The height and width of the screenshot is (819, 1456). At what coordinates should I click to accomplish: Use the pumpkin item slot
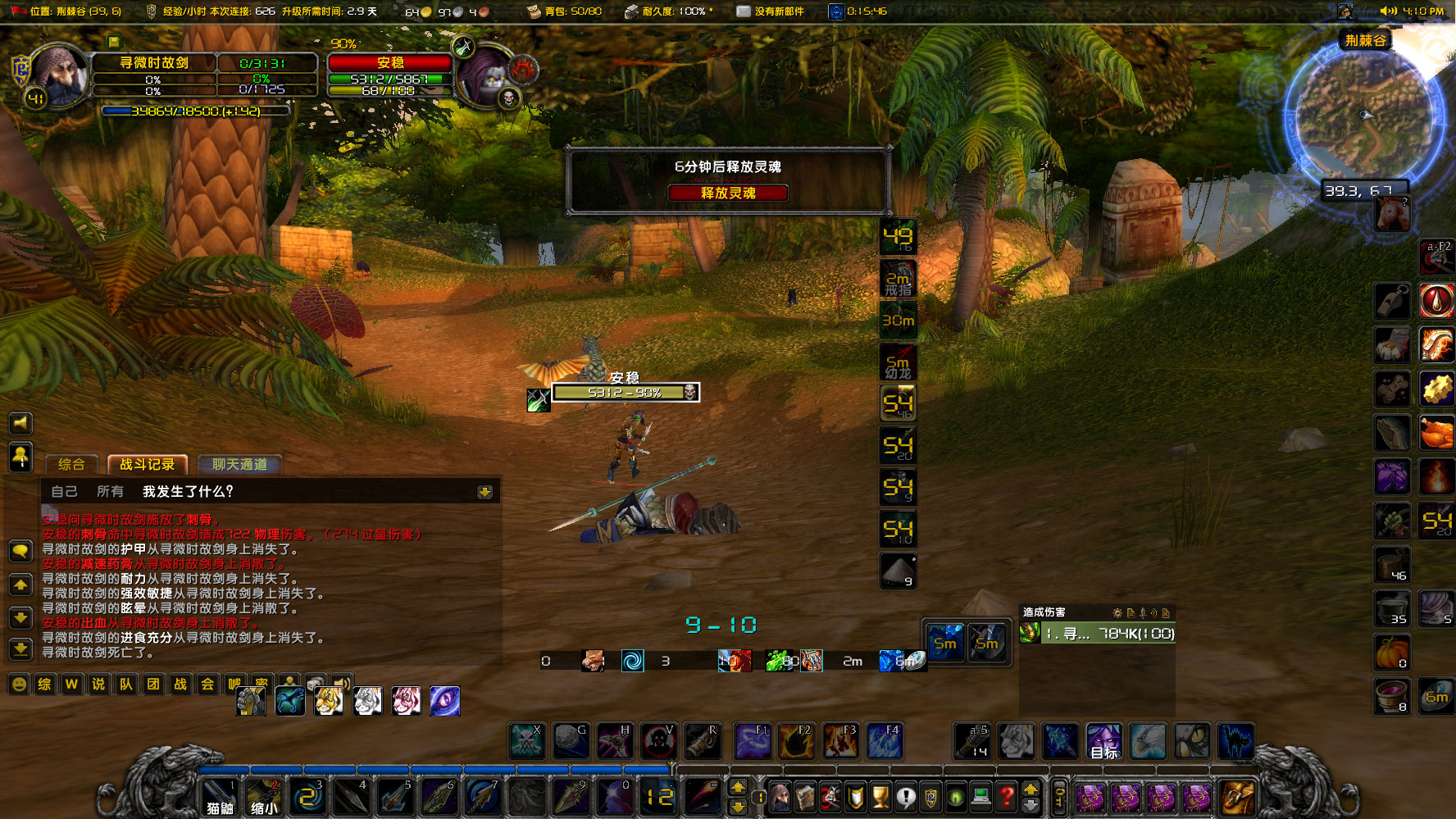(1391, 653)
